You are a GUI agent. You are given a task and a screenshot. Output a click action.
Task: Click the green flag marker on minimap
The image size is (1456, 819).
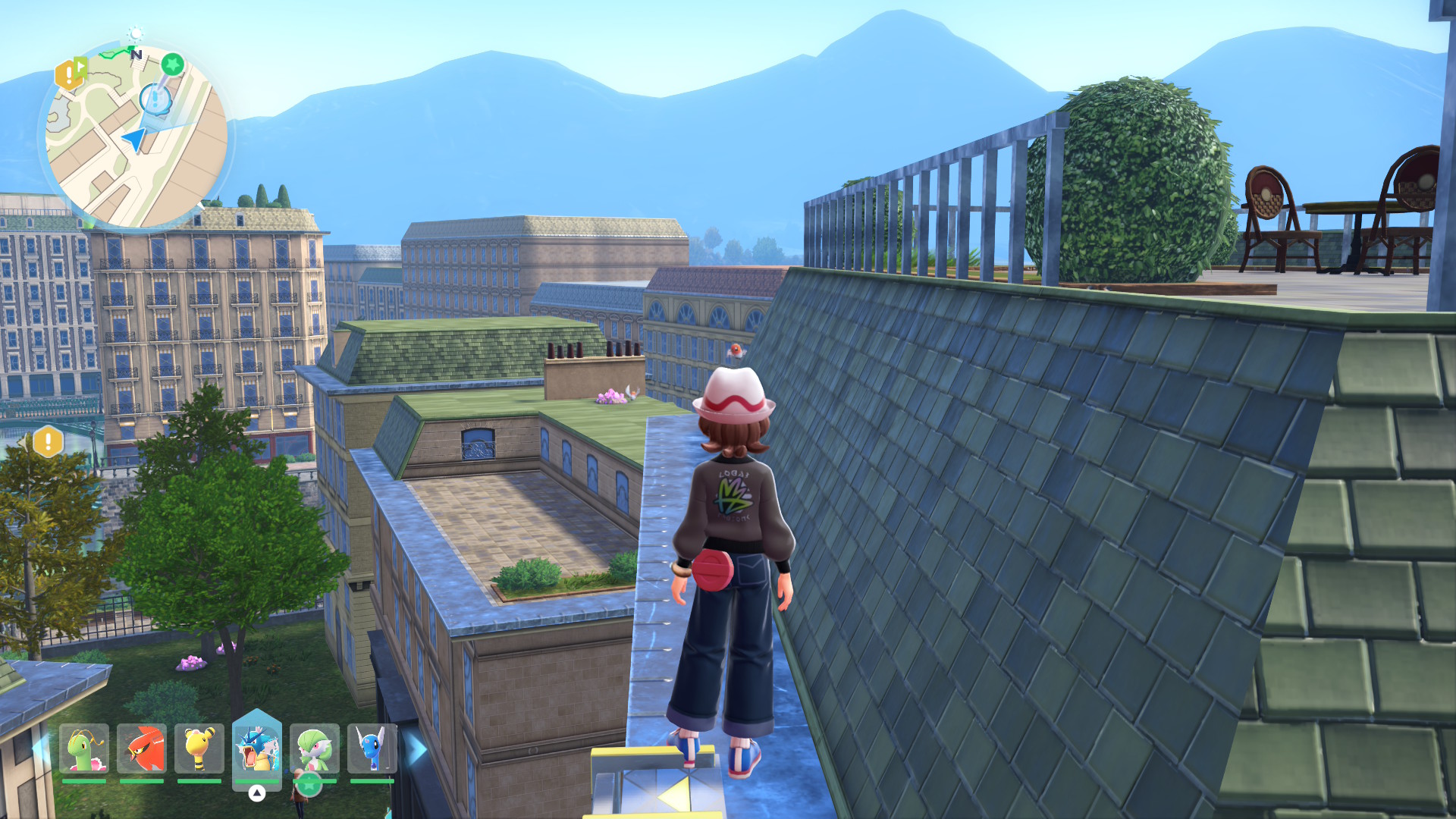81,68
